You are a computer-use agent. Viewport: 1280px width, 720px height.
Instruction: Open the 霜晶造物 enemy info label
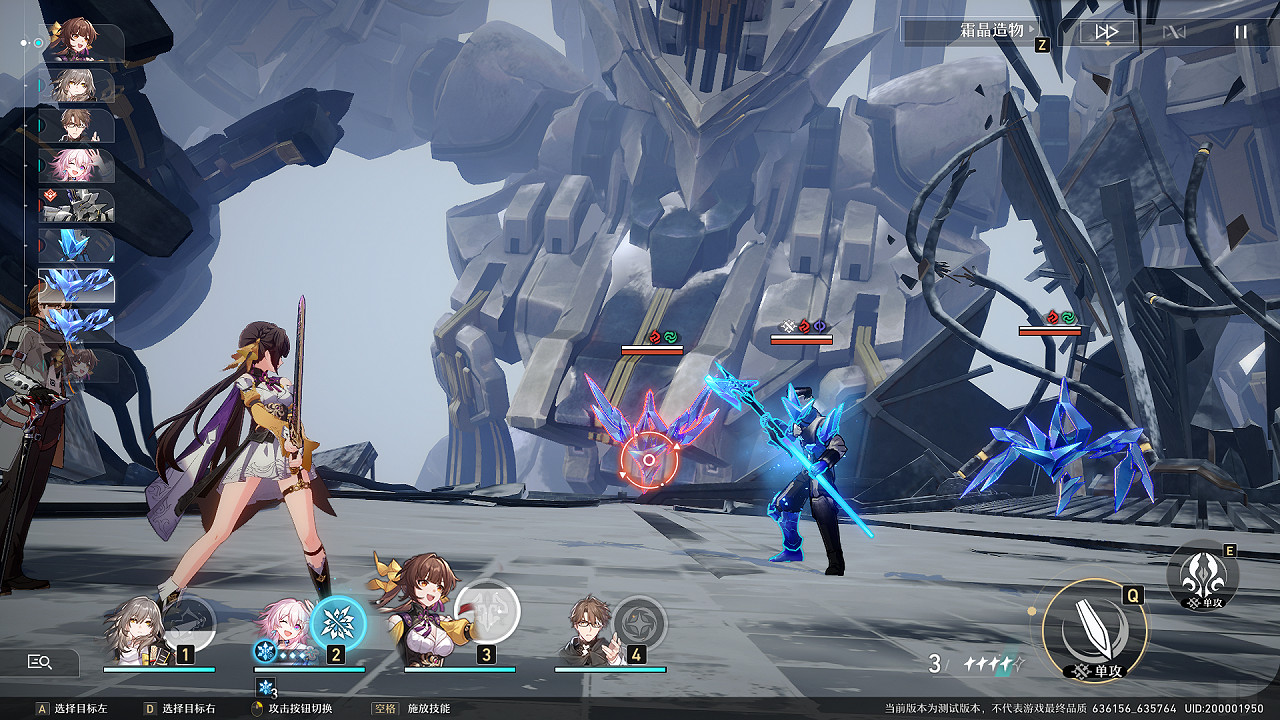click(970, 30)
